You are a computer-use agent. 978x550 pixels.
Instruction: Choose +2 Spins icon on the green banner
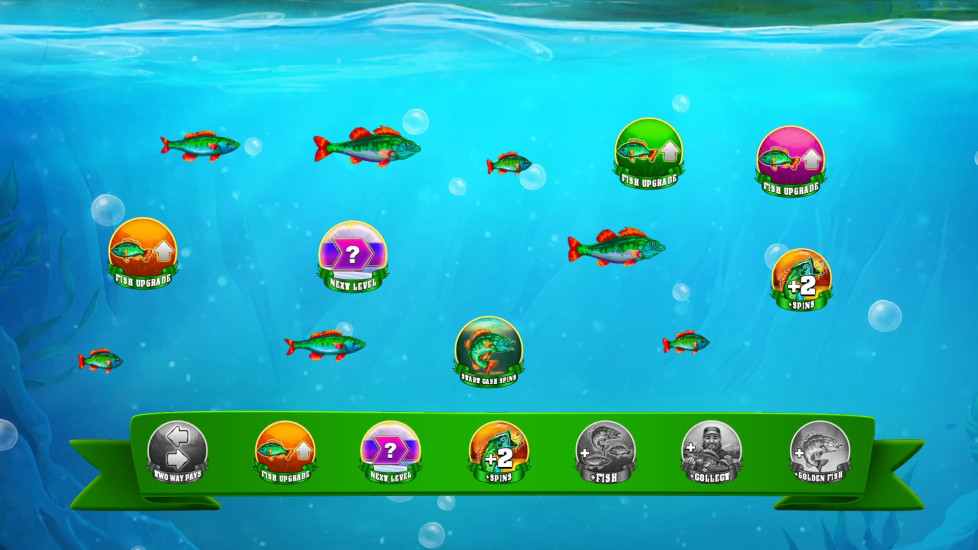(x=498, y=452)
